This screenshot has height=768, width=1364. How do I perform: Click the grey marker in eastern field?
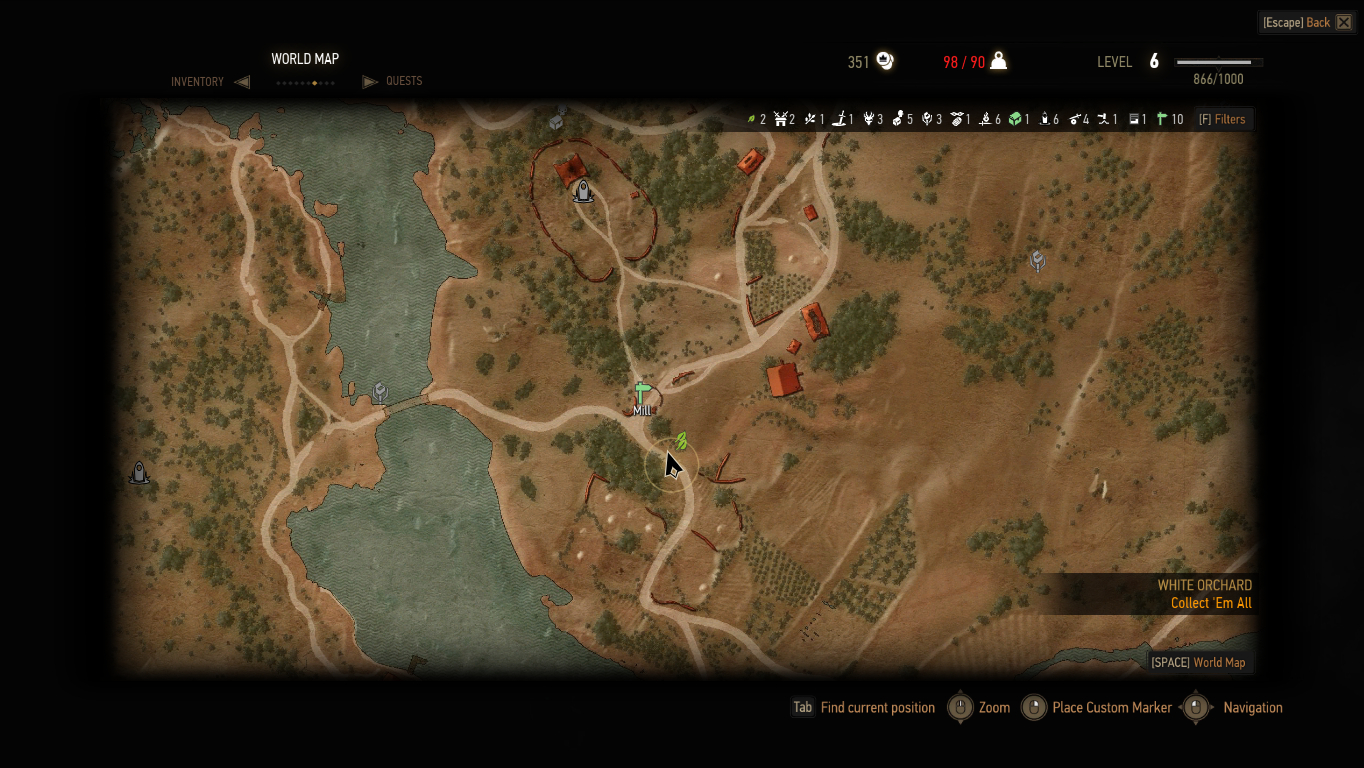1038,261
